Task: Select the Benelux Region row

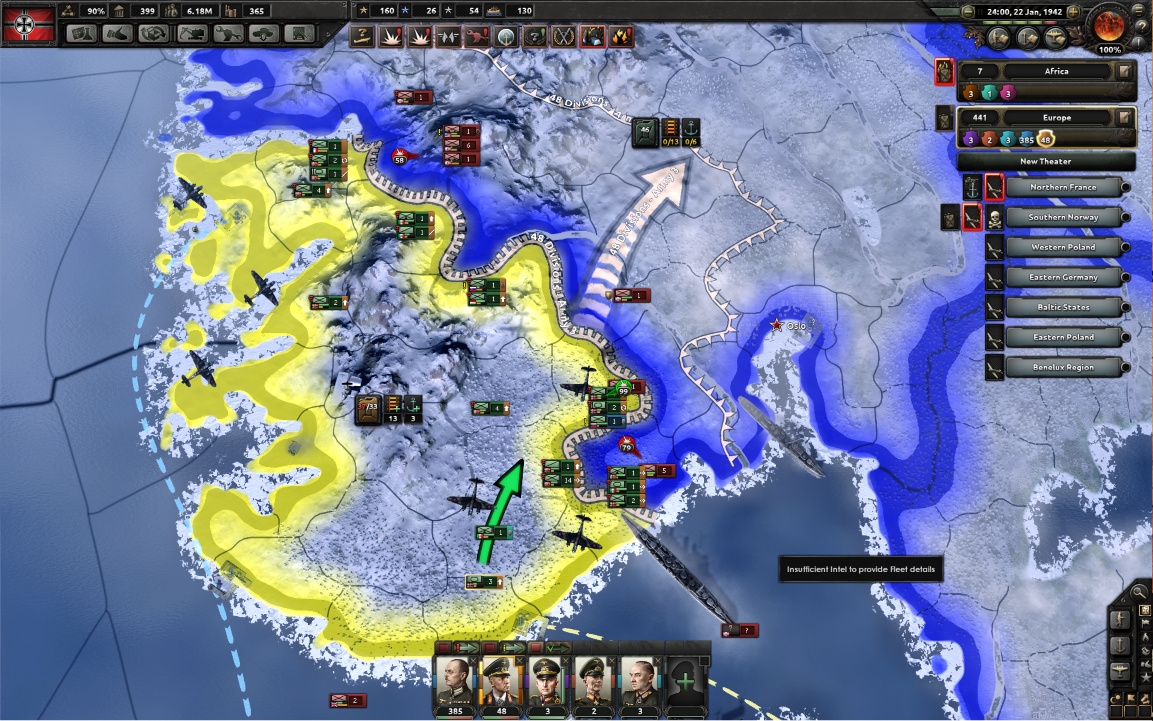Action: [1063, 367]
